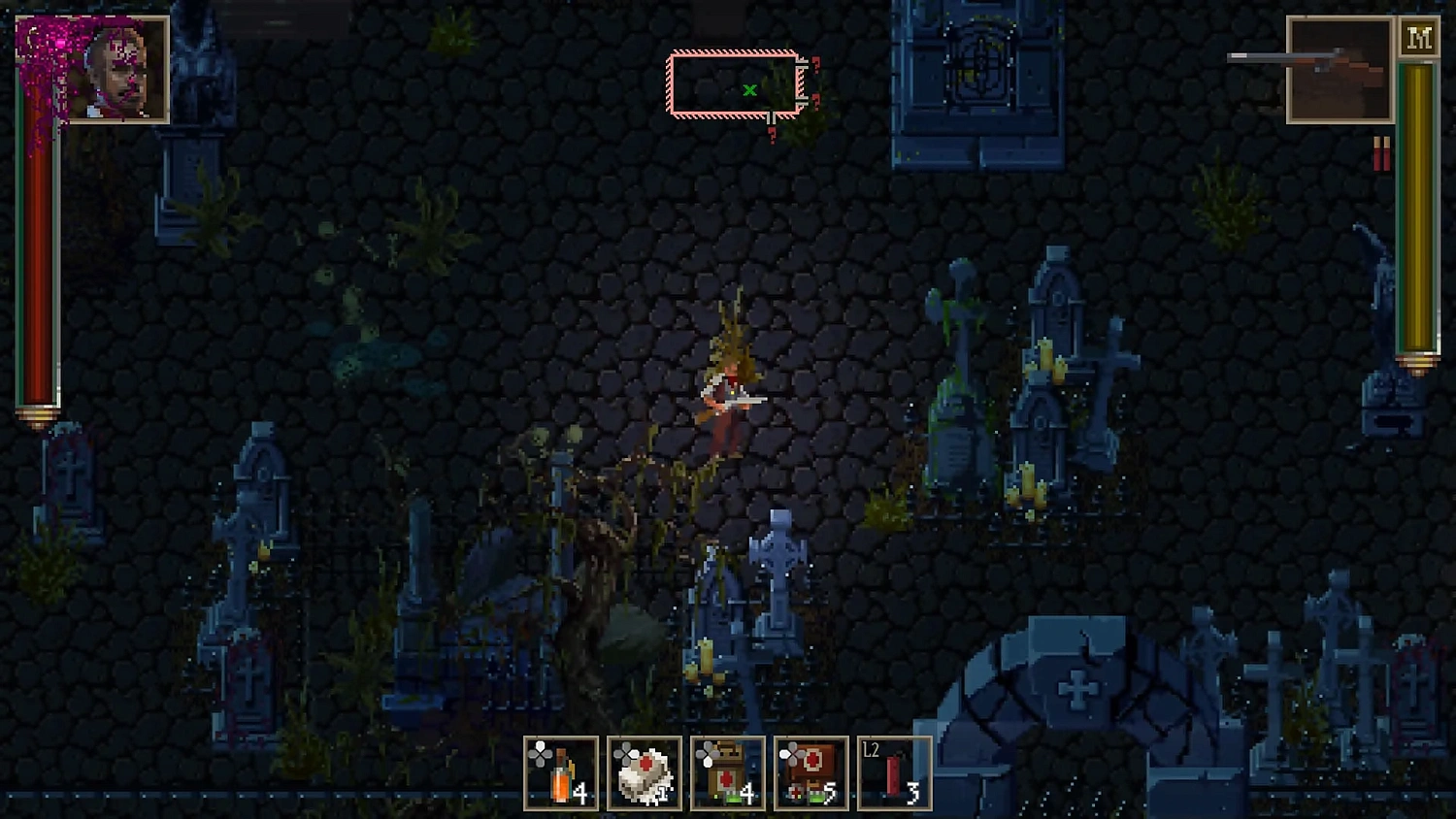Click the lower right latch on the quest rectangle
The height and width of the screenshot is (819, 1456).
(803, 100)
